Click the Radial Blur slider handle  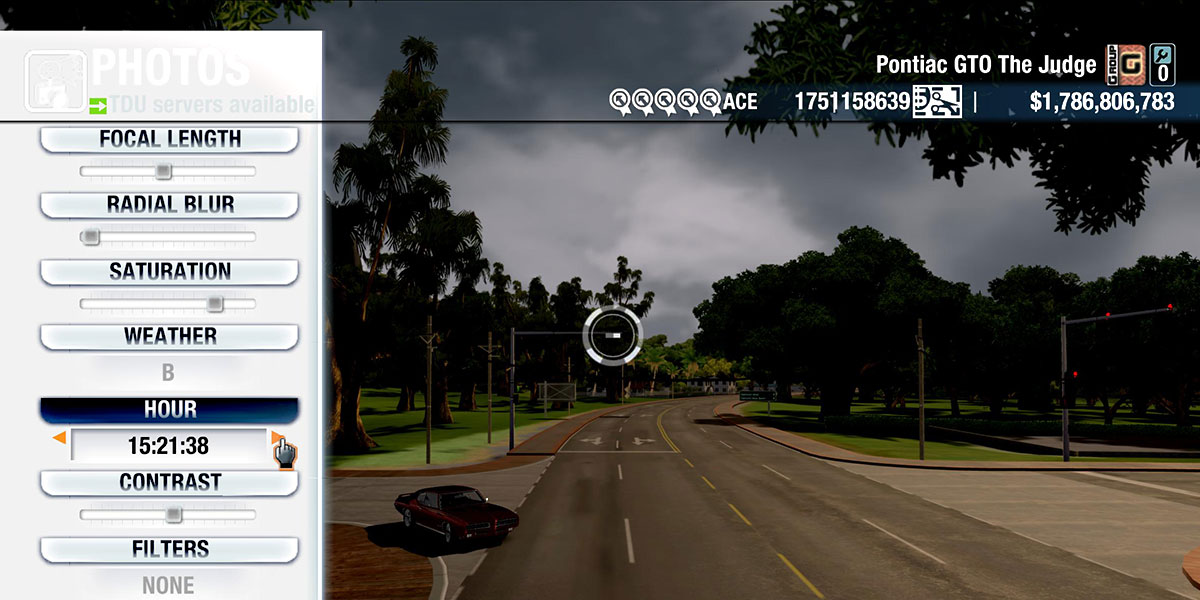point(91,237)
